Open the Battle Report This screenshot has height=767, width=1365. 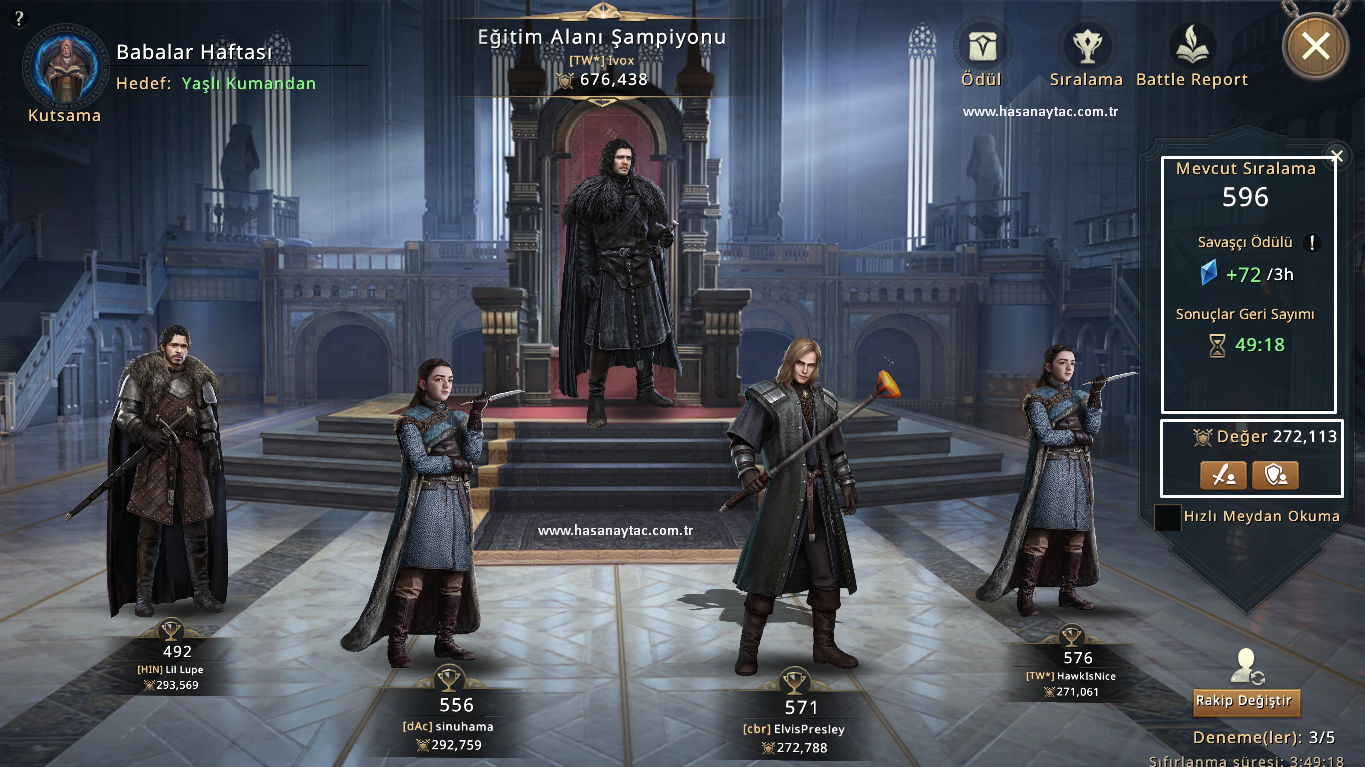(1192, 47)
